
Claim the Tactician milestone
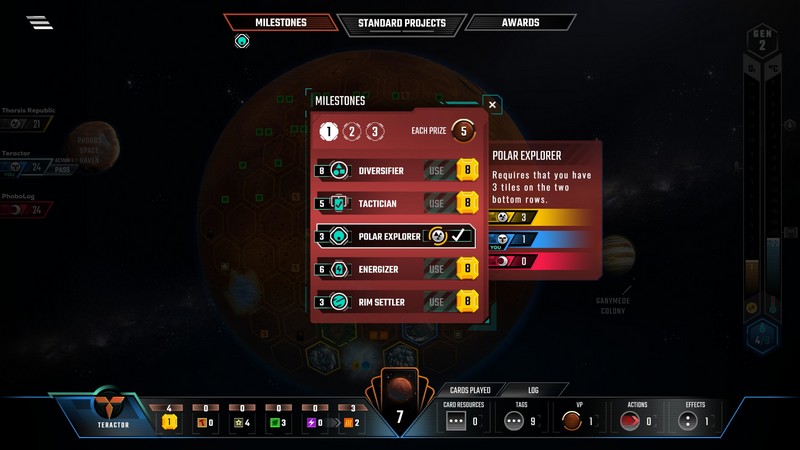(x=436, y=203)
